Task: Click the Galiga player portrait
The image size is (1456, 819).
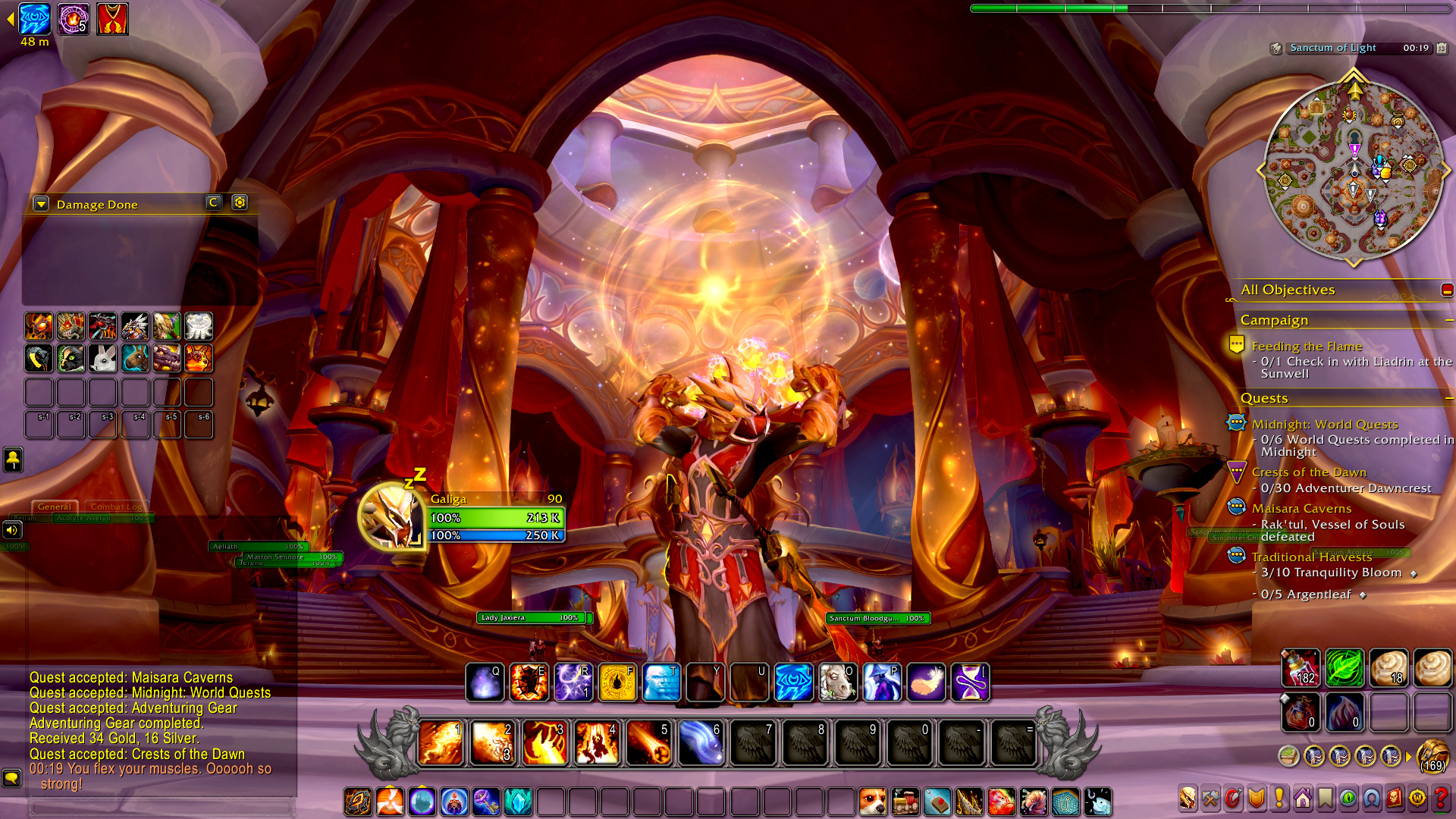Action: point(391,516)
